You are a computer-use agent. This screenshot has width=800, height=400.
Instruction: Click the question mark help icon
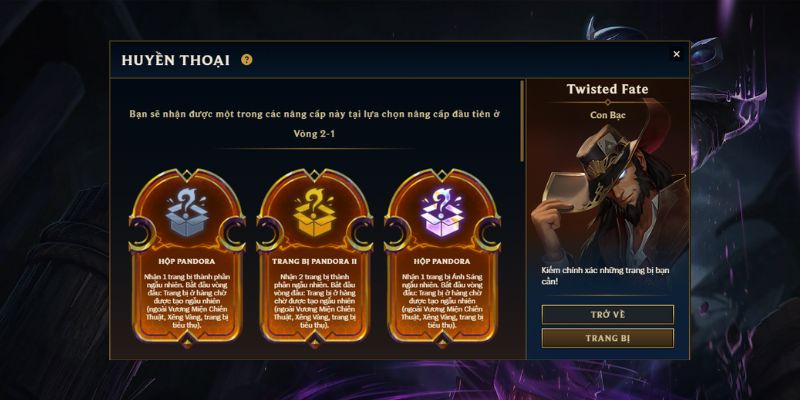(247, 60)
